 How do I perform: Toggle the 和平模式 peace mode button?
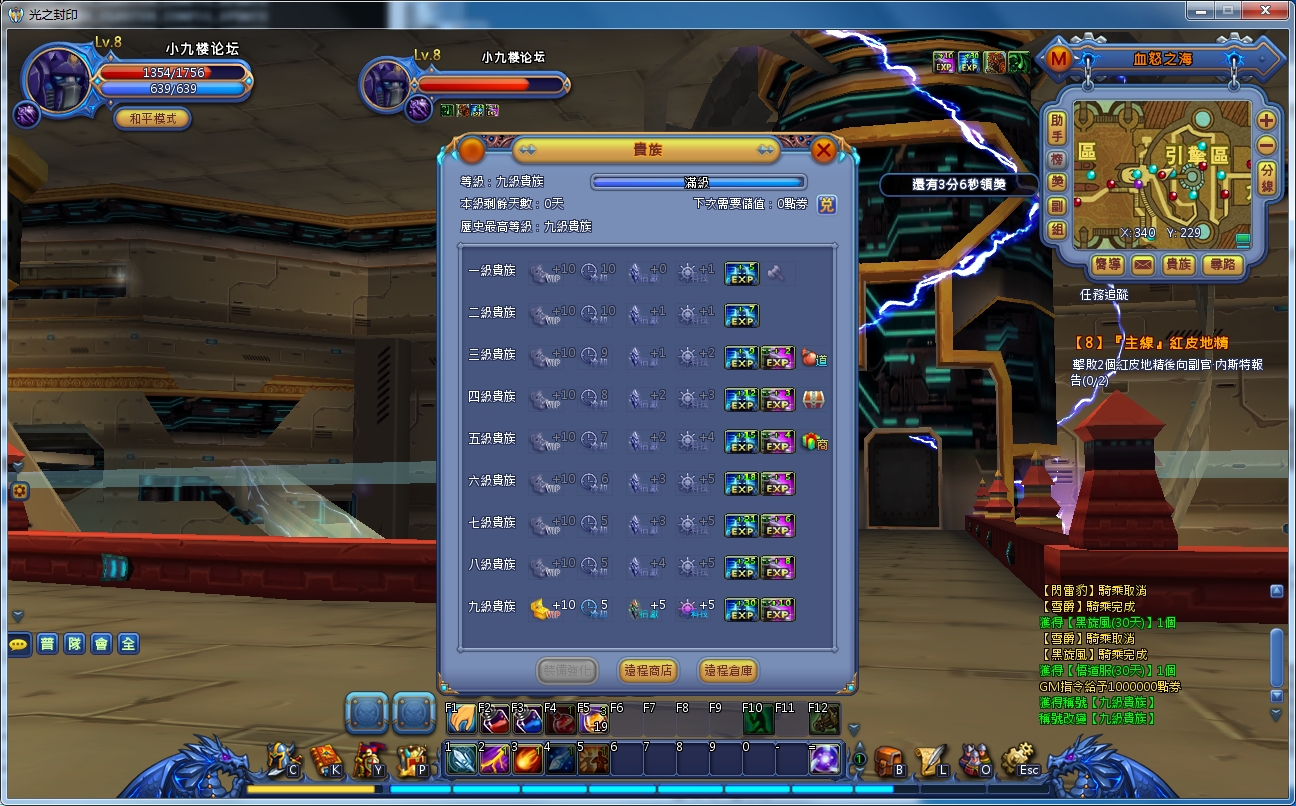click(152, 118)
